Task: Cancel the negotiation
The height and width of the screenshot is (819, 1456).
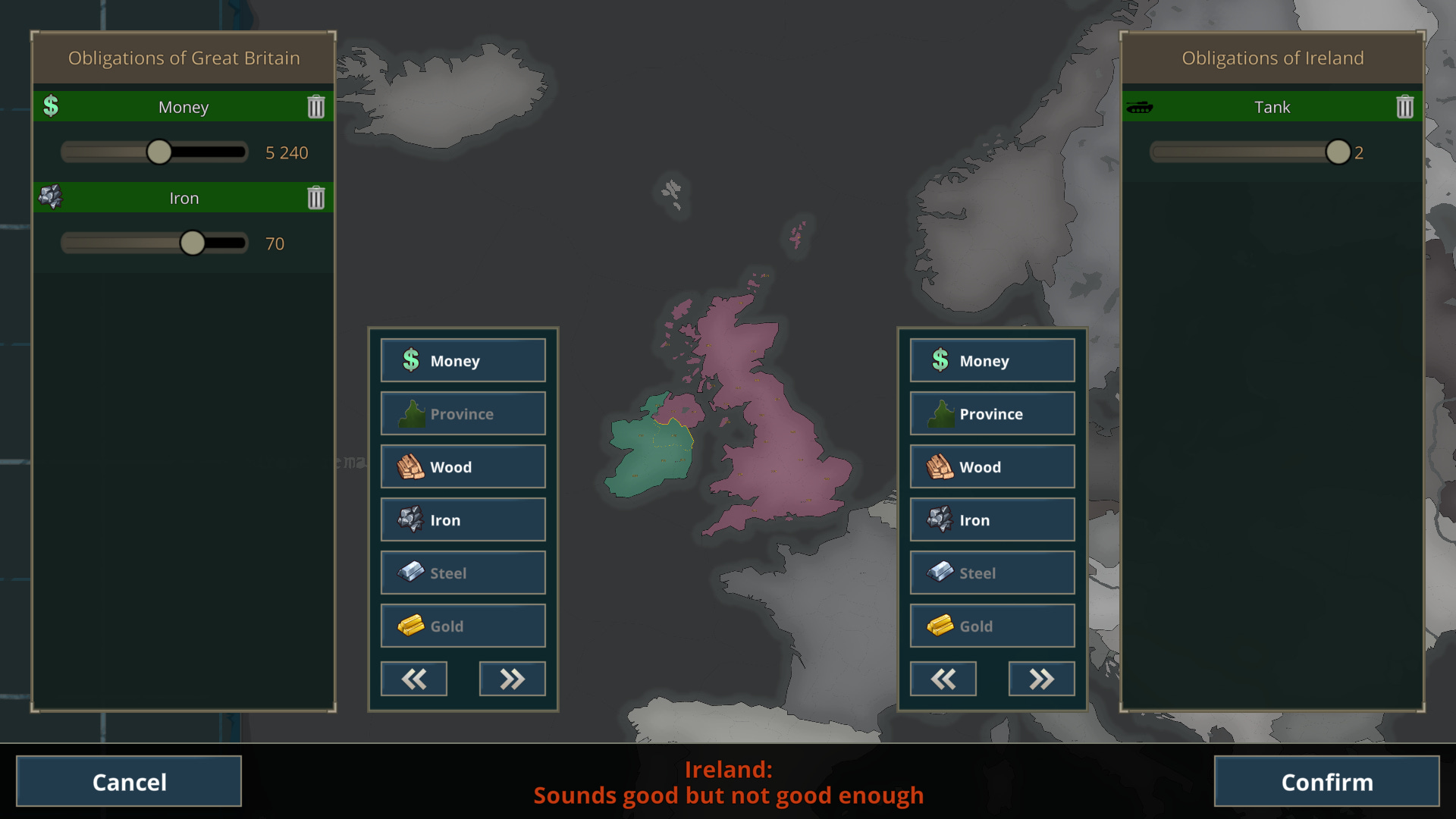Action: click(129, 781)
